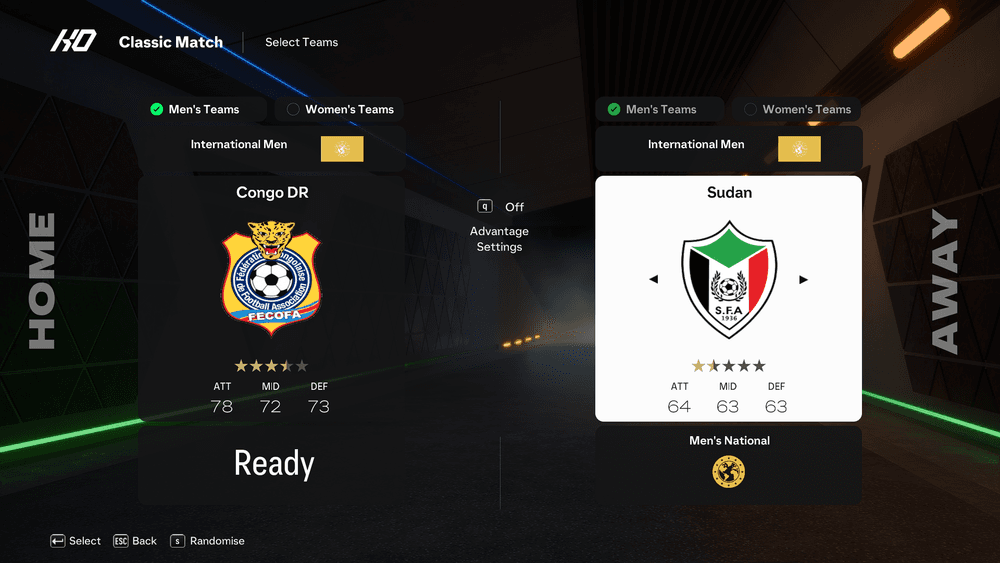This screenshot has width=1000, height=563.
Task: Go Back from team selection
Action: coord(135,541)
